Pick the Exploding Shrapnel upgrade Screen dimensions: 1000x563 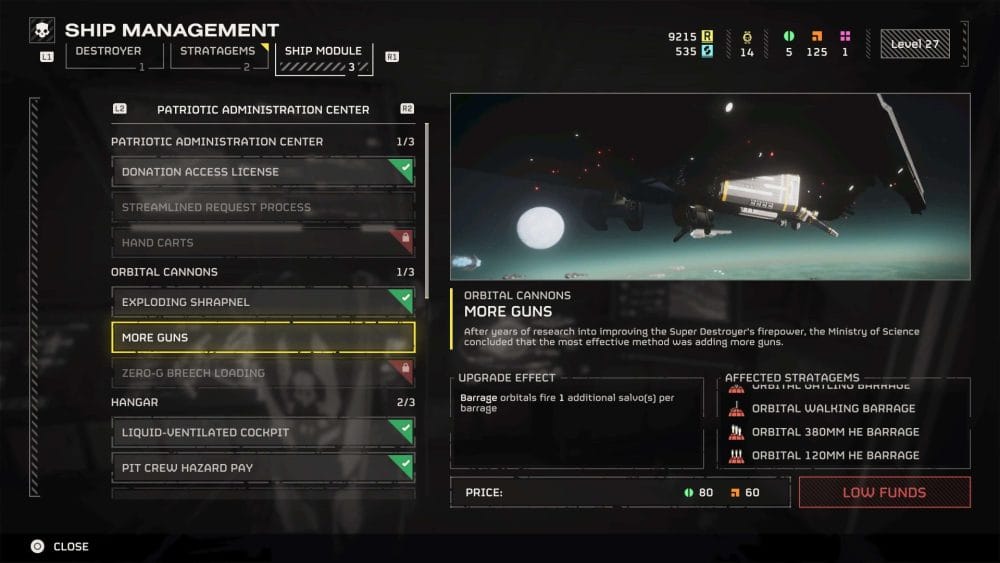262,302
